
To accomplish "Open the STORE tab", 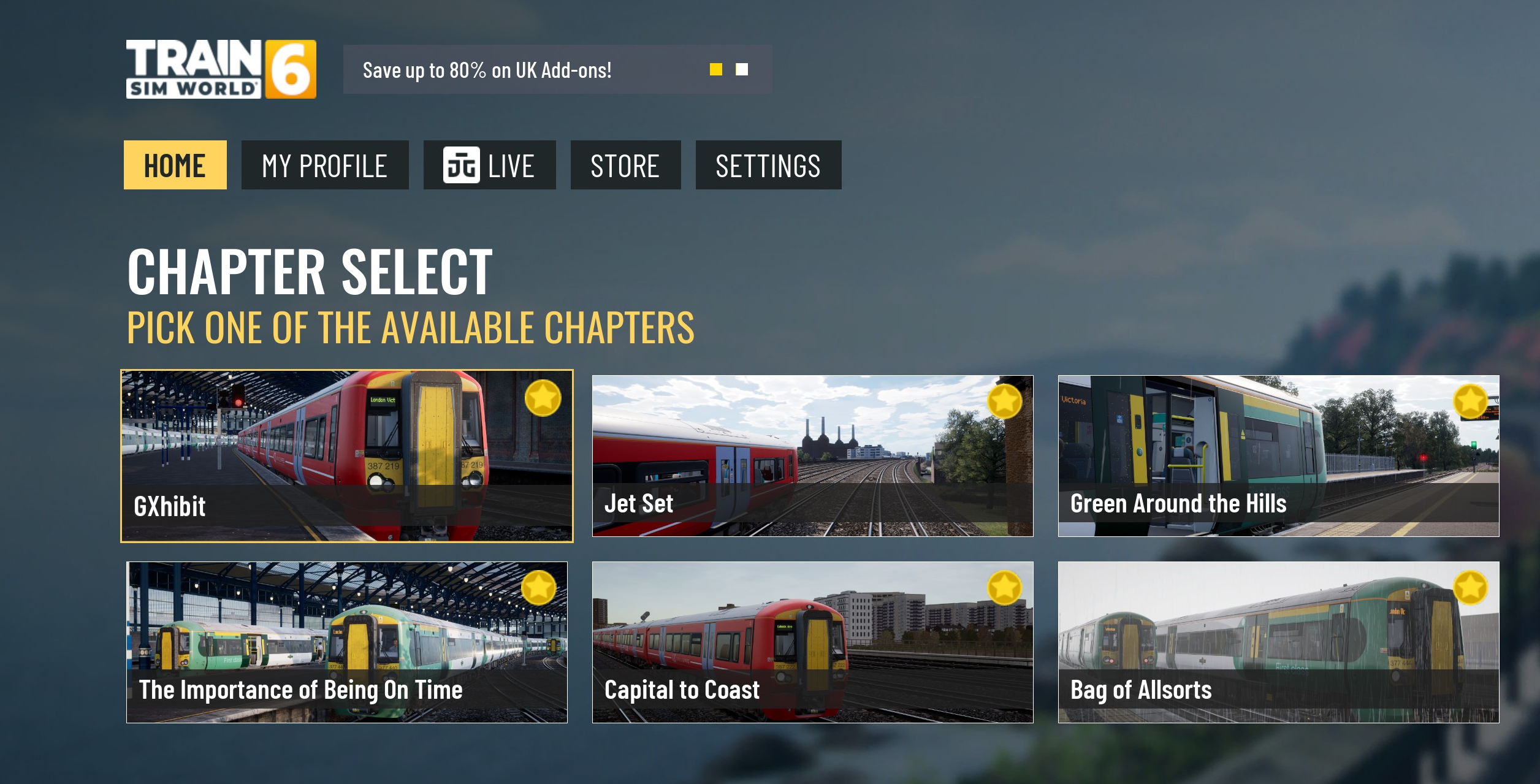I will click(x=625, y=166).
